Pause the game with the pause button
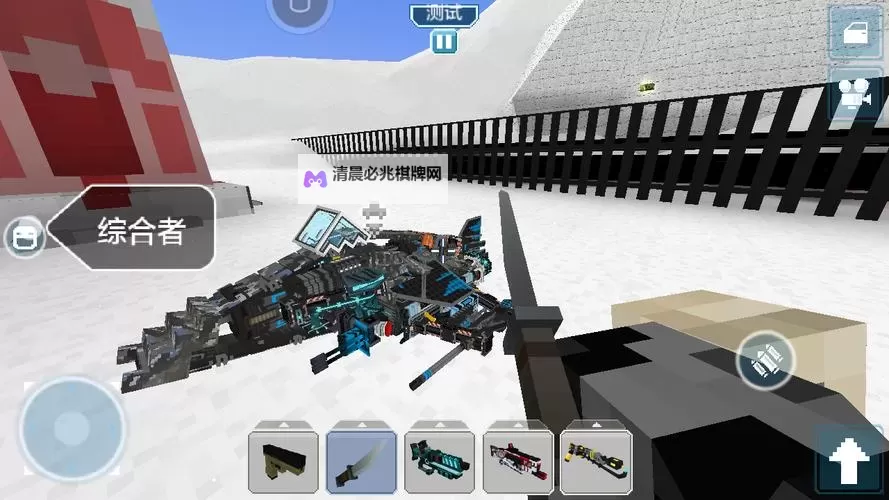The image size is (889, 500). click(444, 42)
